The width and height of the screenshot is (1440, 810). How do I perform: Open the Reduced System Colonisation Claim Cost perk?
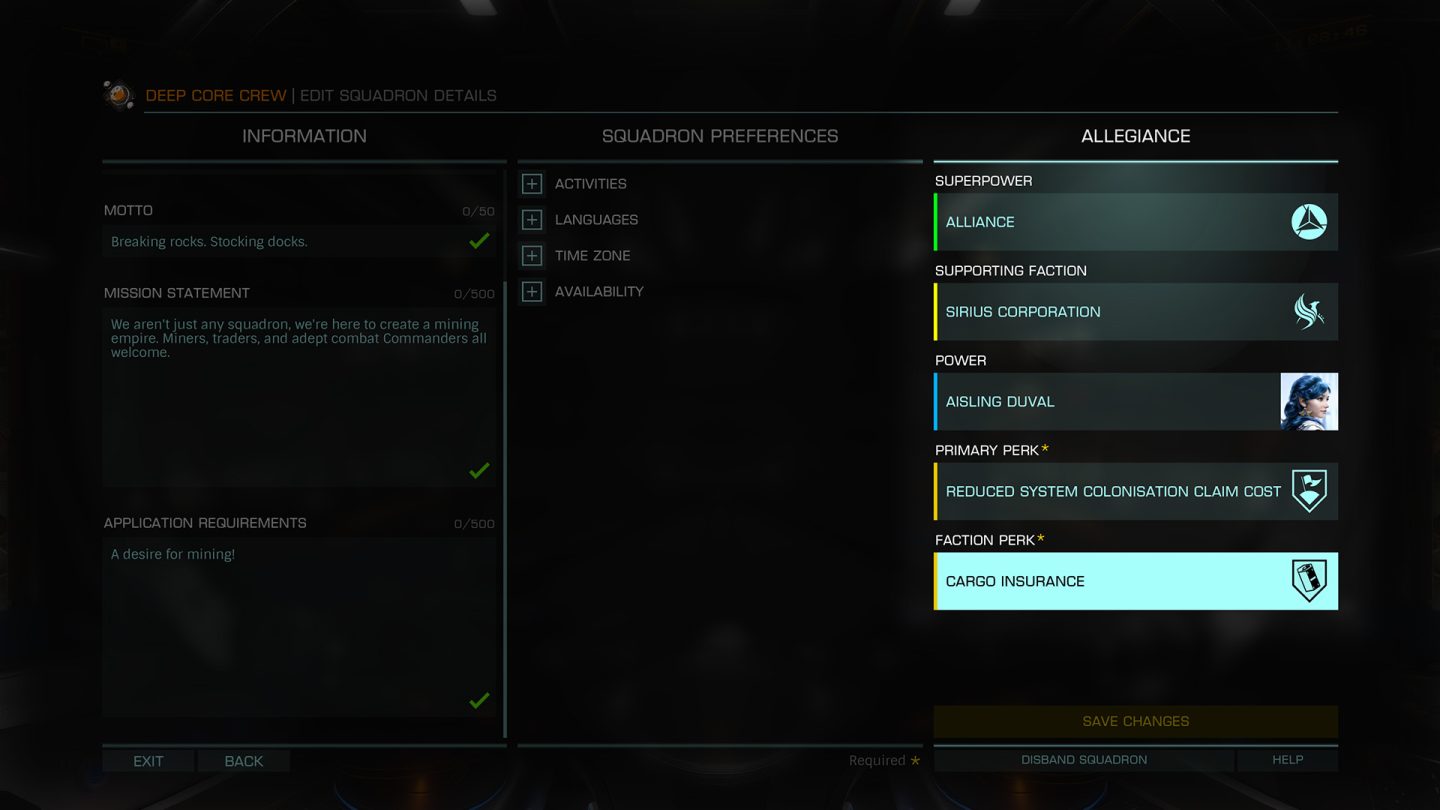point(1136,492)
